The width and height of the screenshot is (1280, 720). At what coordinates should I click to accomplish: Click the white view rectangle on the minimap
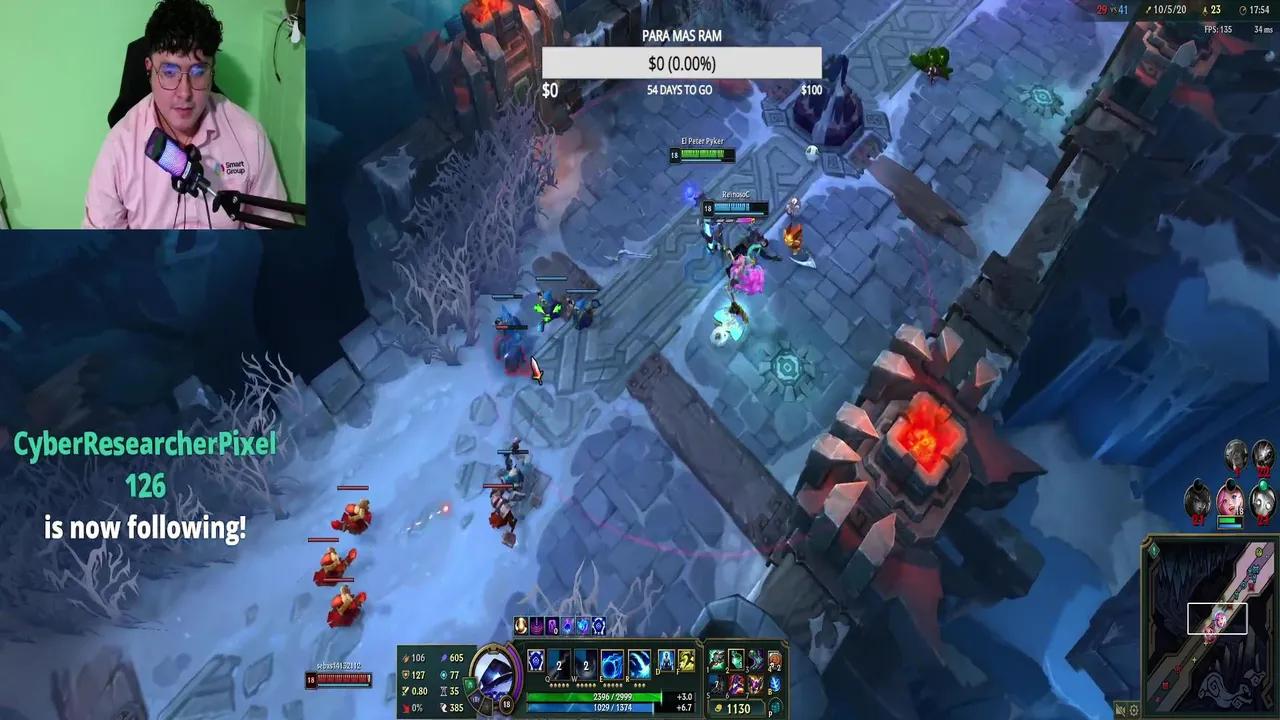point(1215,617)
